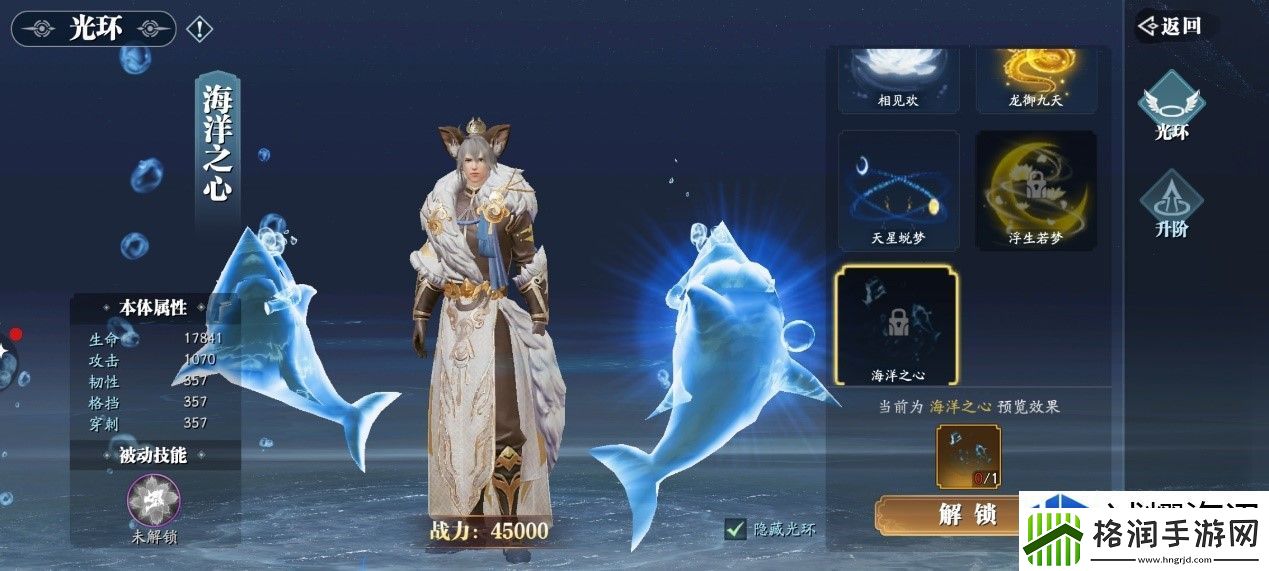
Task: Switch to the 升阶 tab
Action: click(x=1171, y=205)
